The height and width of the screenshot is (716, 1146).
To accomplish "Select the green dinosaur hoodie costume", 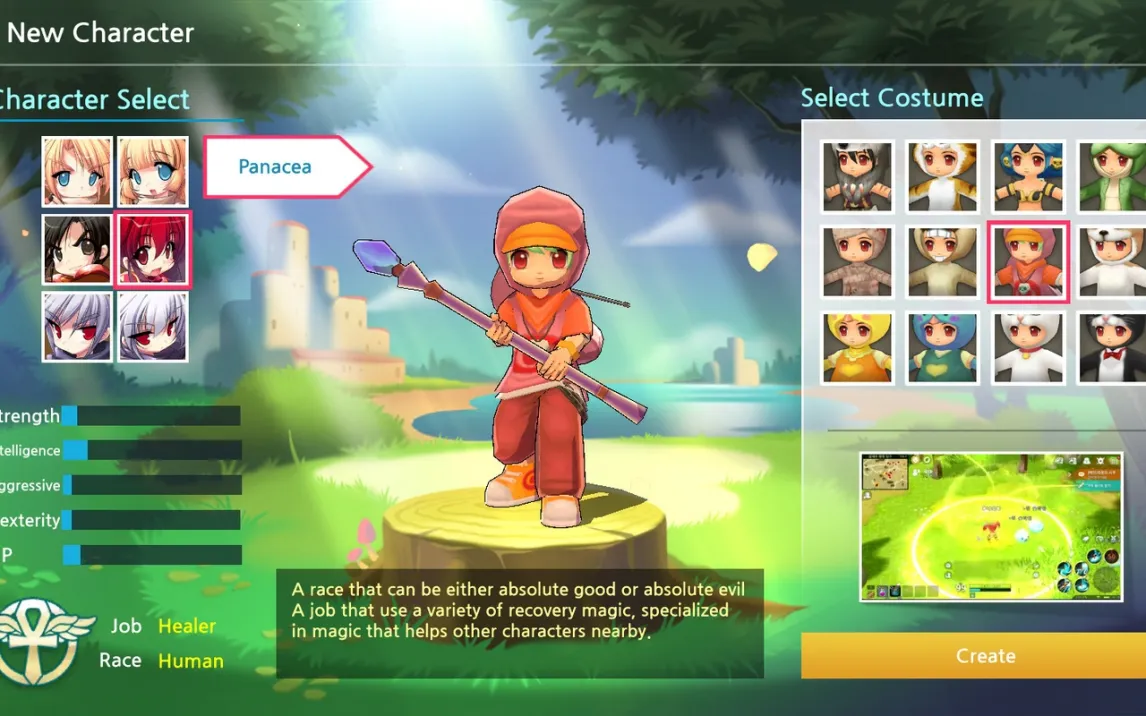I will [x=1112, y=177].
